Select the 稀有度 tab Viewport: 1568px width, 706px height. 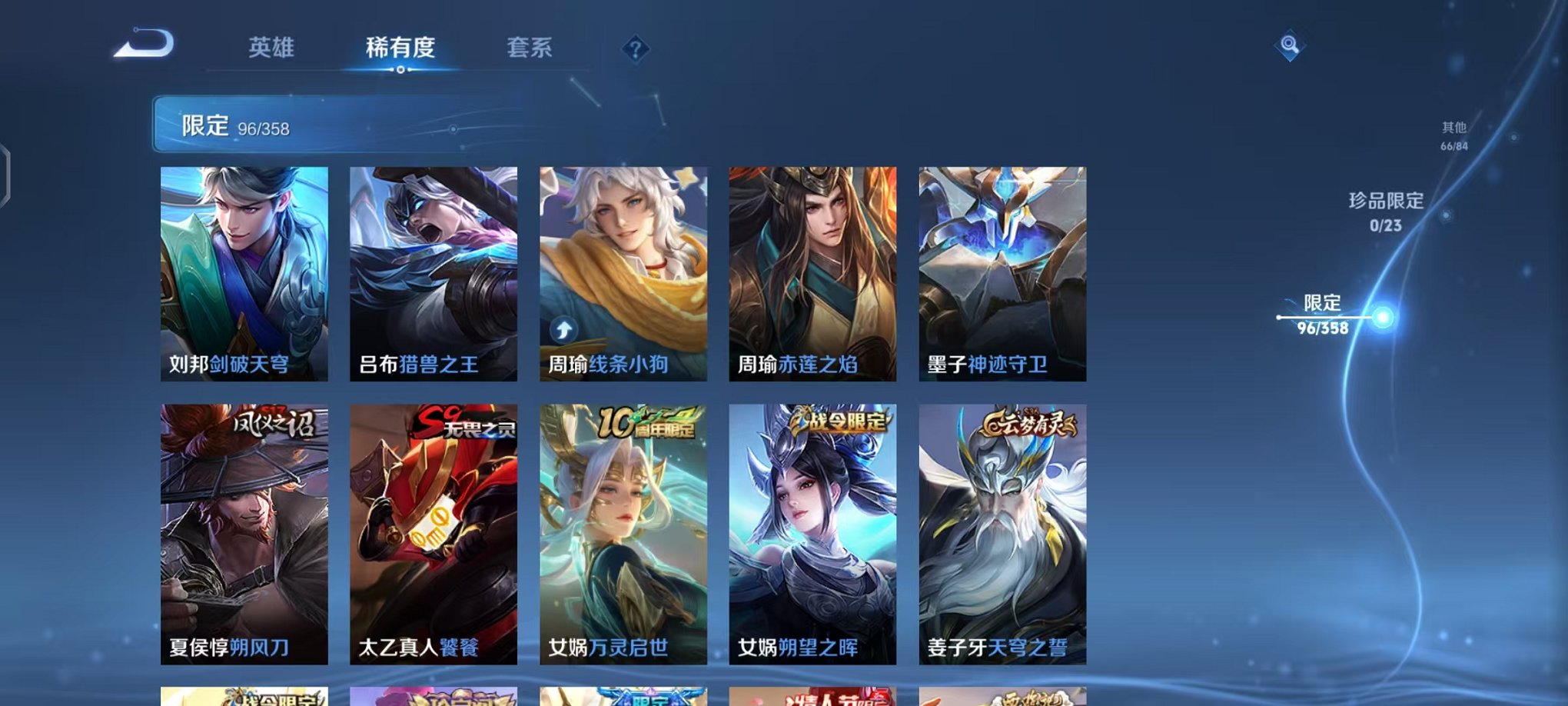[400, 48]
